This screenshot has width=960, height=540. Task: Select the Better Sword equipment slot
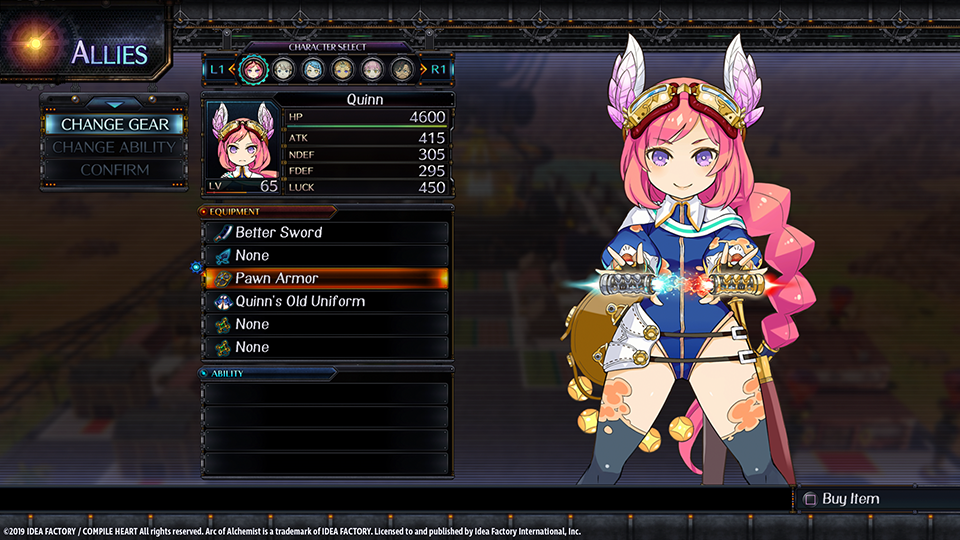(x=326, y=232)
